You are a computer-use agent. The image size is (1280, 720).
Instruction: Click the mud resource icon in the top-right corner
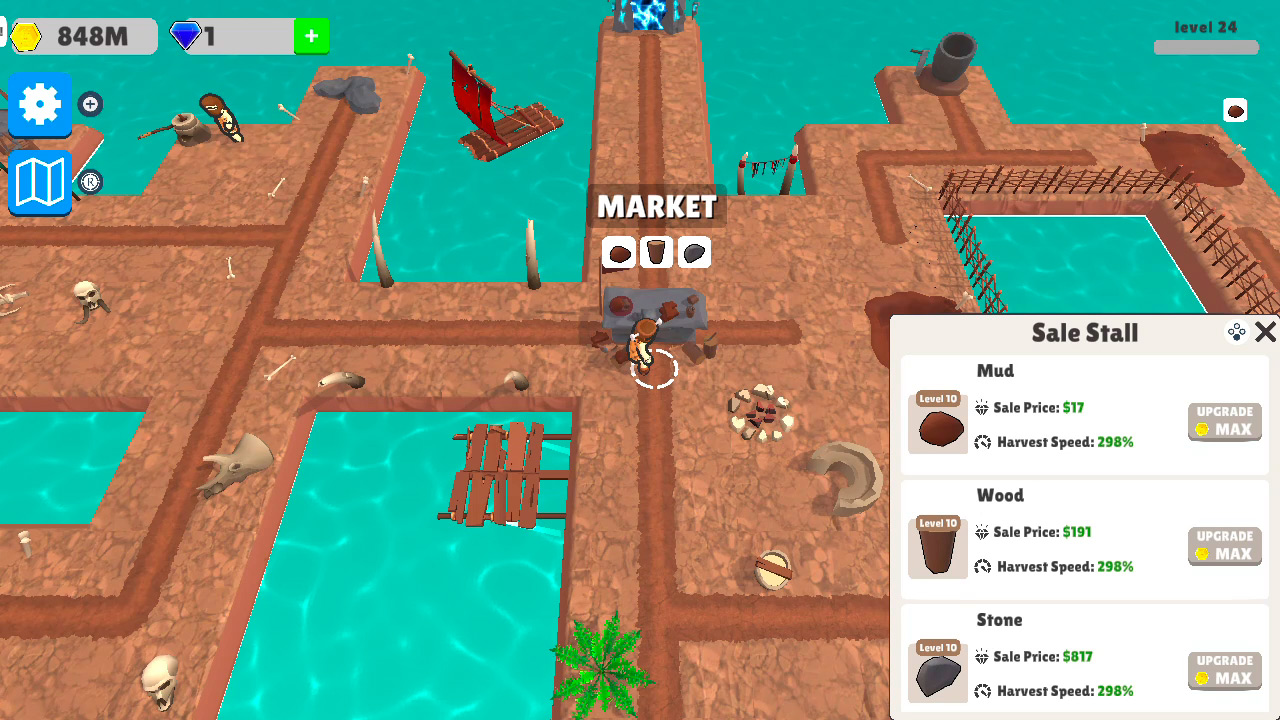click(1236, 110)
